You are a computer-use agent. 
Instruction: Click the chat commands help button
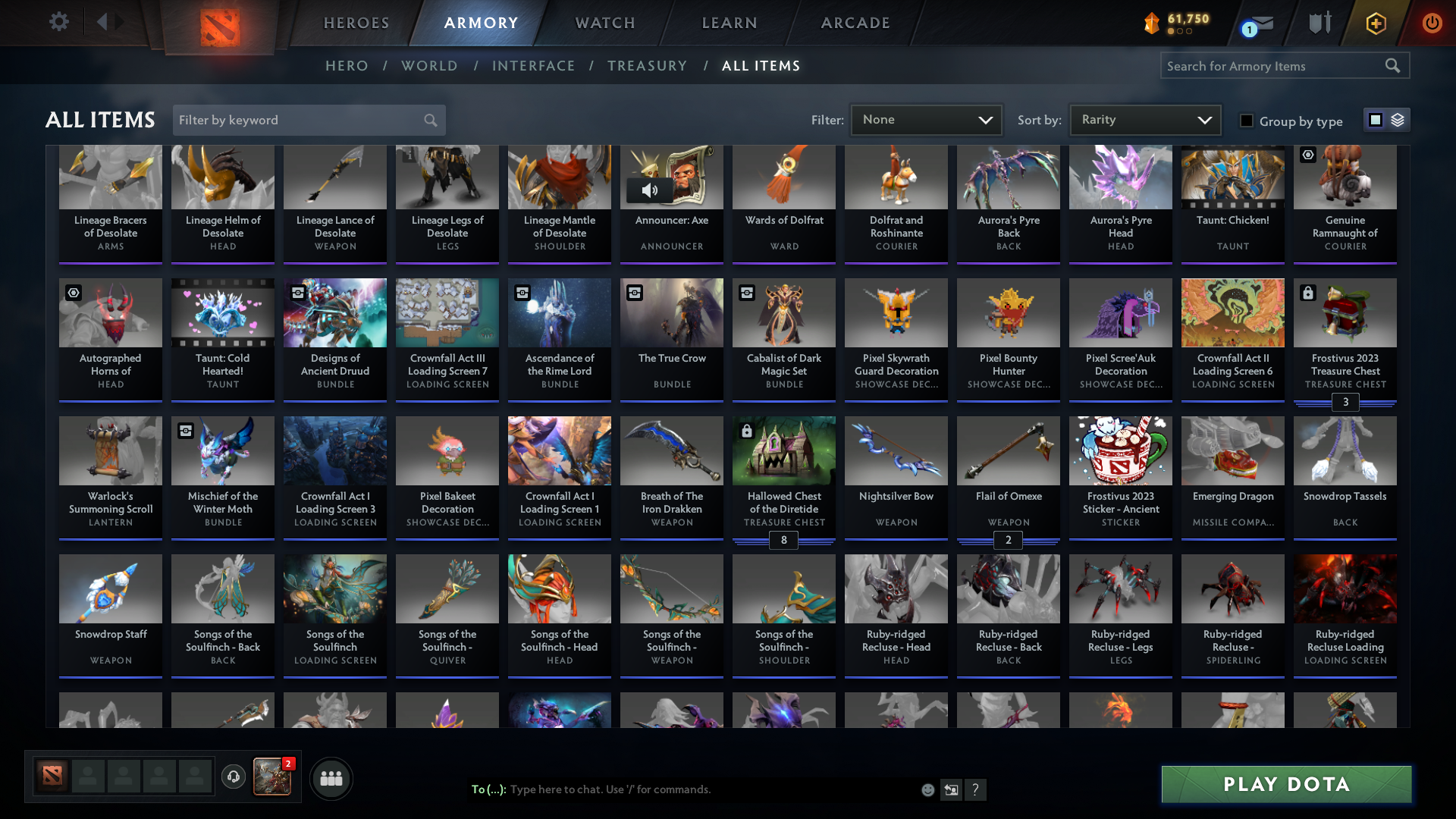tap(976, 789)
